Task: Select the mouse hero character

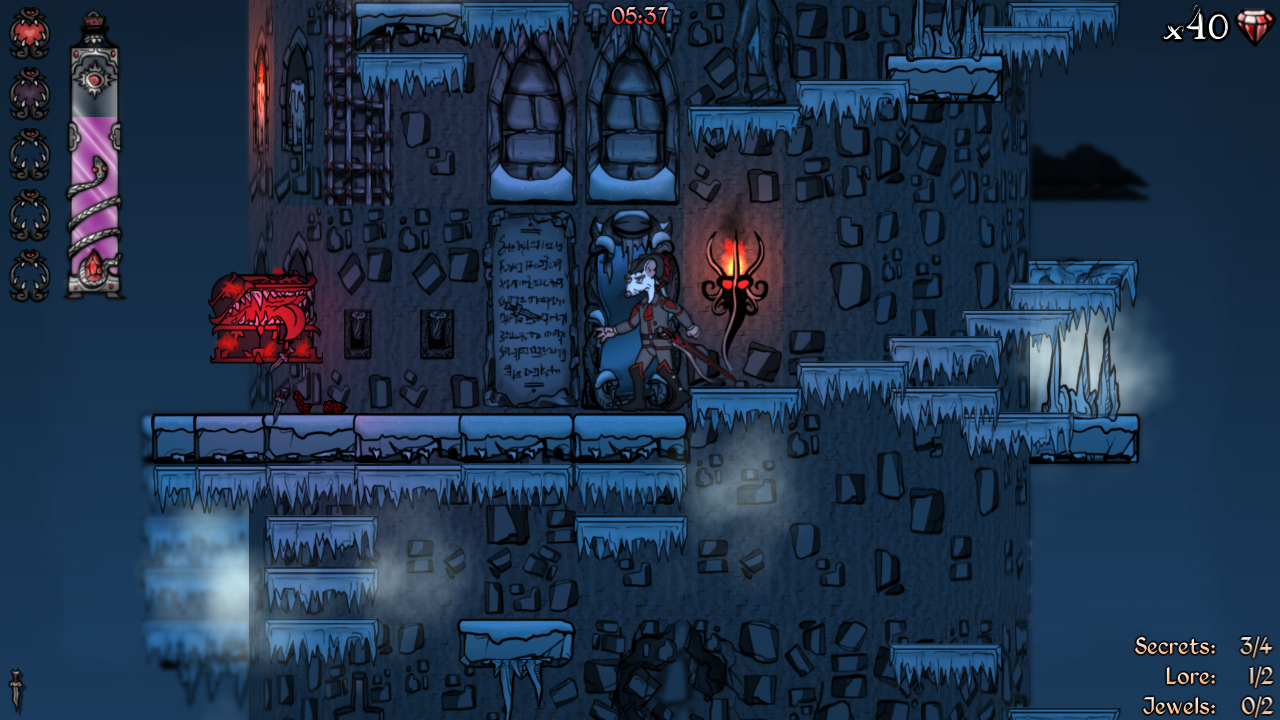Action: click(650, 320)
